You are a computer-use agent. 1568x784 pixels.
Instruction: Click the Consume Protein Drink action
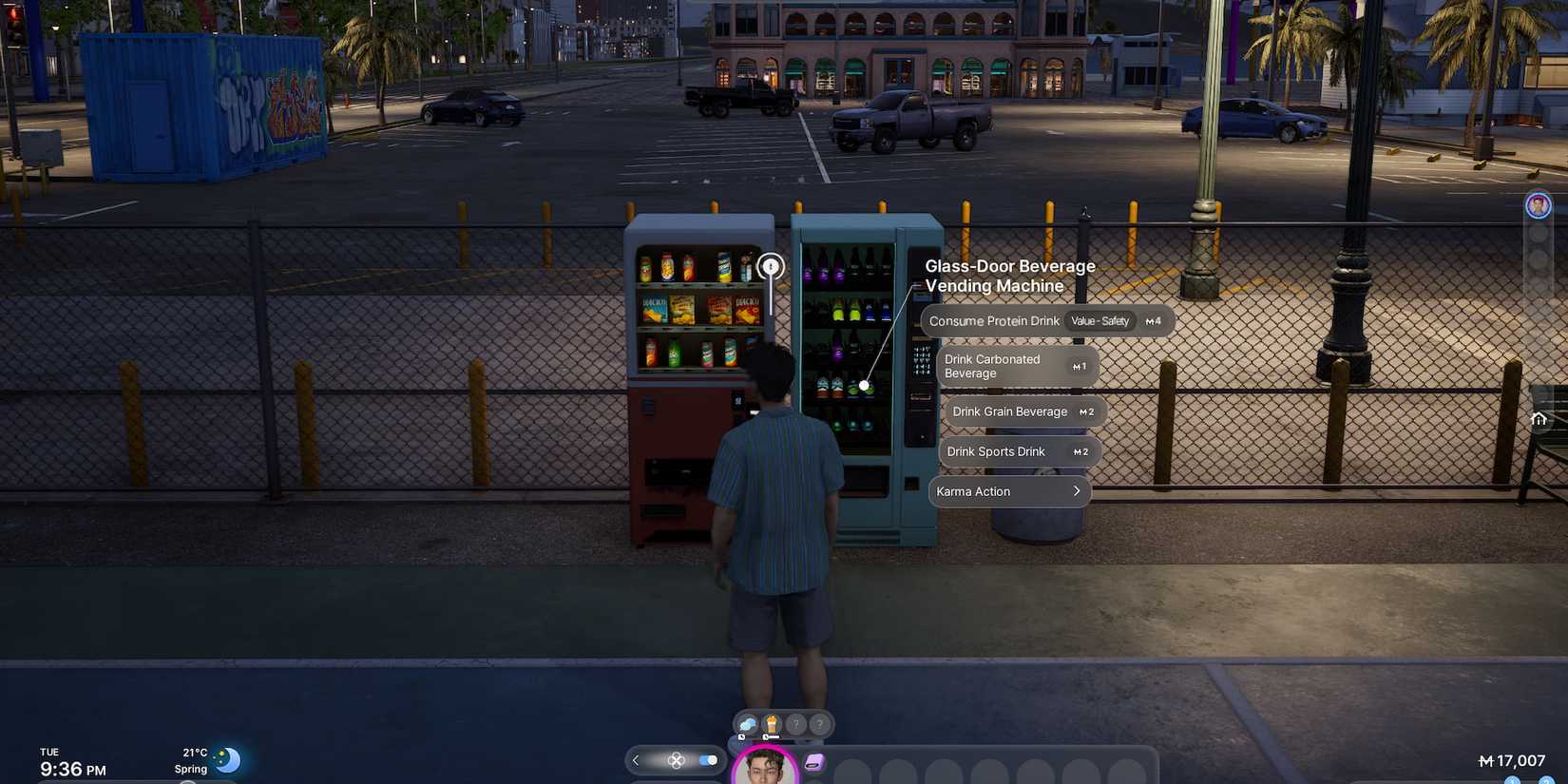click(994, 321)
